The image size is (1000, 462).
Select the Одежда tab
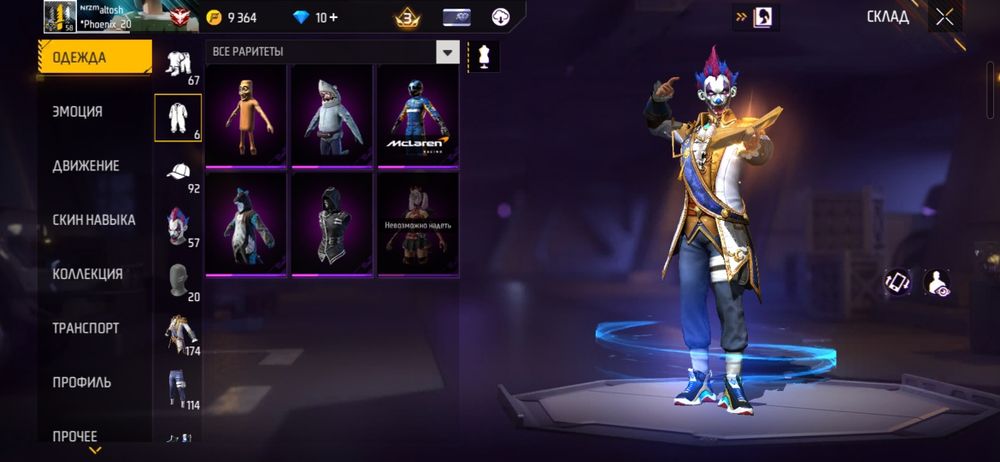[94, 57]
